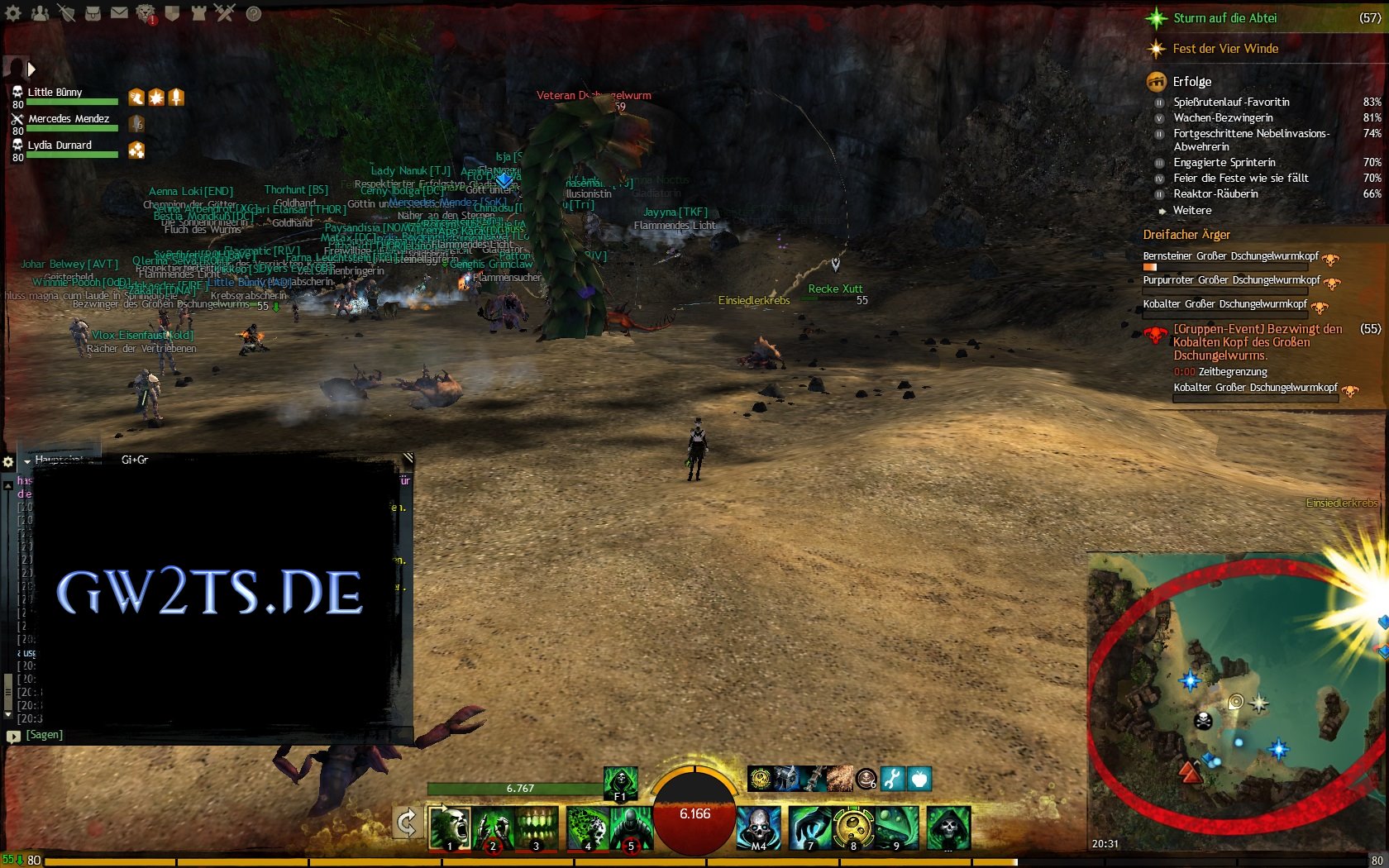The image size is (1389, 868).
Task: Select party member Mercedes Mendez
Action: [68, 119]
